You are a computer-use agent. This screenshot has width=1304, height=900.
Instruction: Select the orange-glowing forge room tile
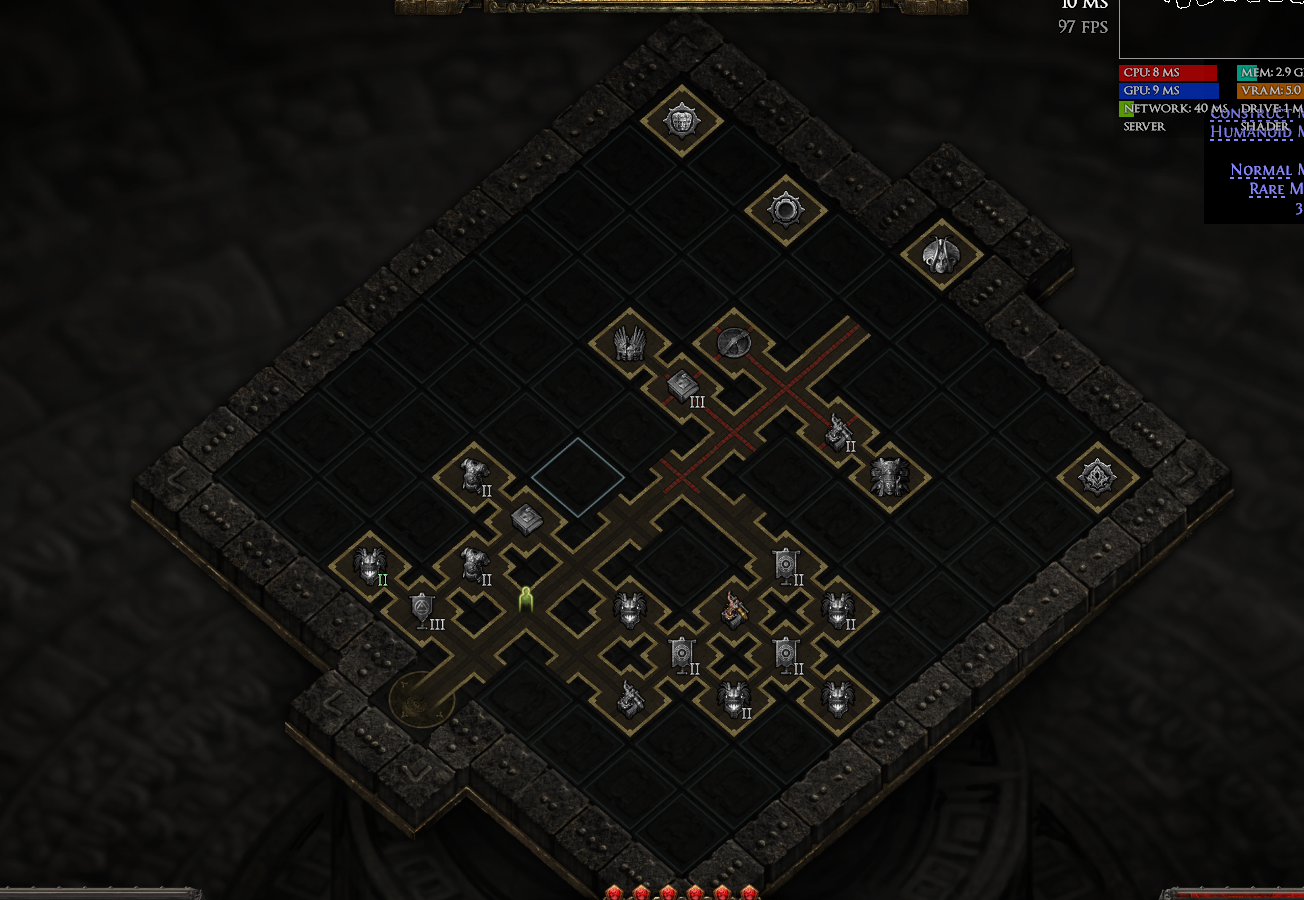735,608
